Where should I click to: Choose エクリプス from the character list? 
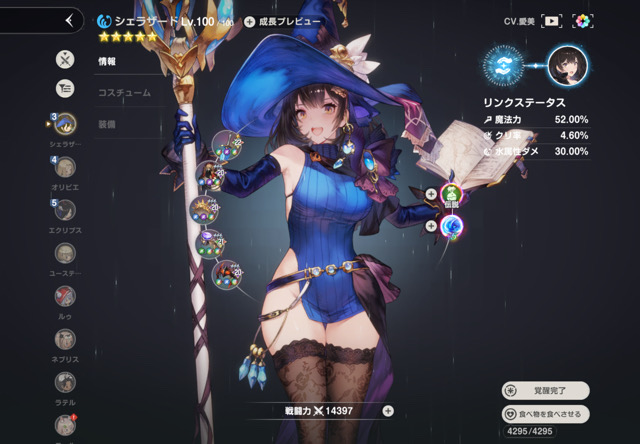(x=65, y=210)
